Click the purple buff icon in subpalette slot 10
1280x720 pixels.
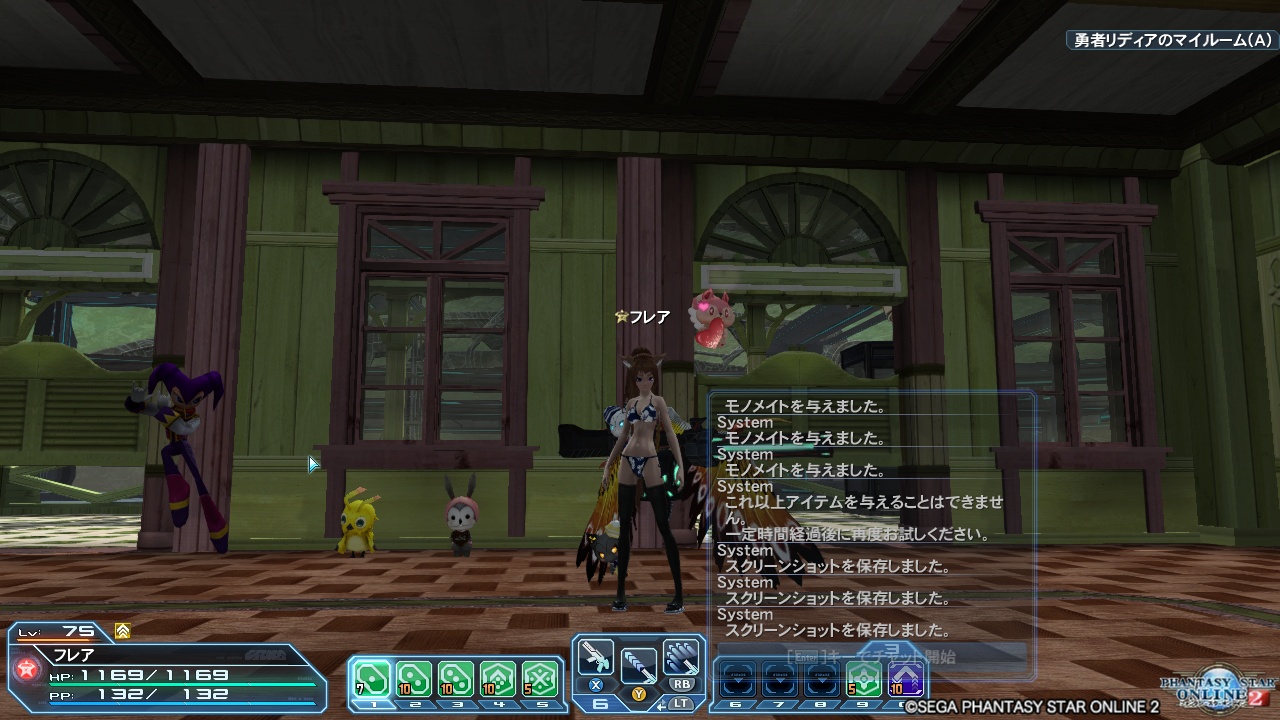[x=905, y=679]
